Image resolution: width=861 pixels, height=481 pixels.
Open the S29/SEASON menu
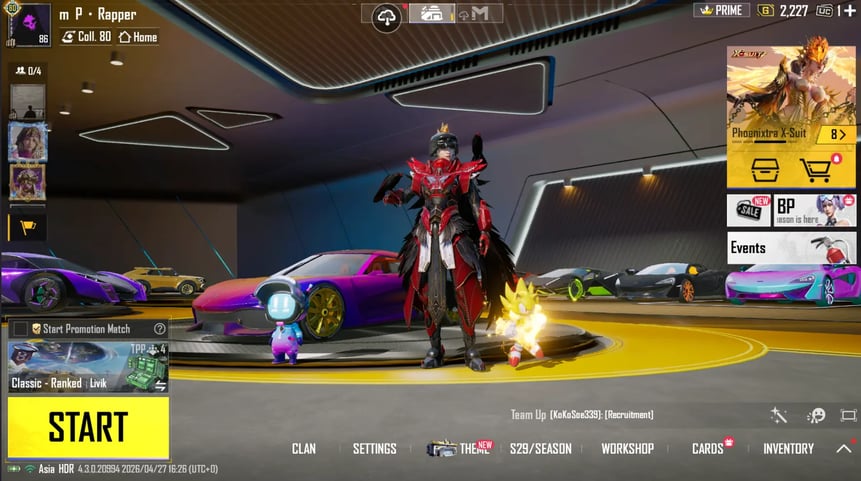pos(540,449)
